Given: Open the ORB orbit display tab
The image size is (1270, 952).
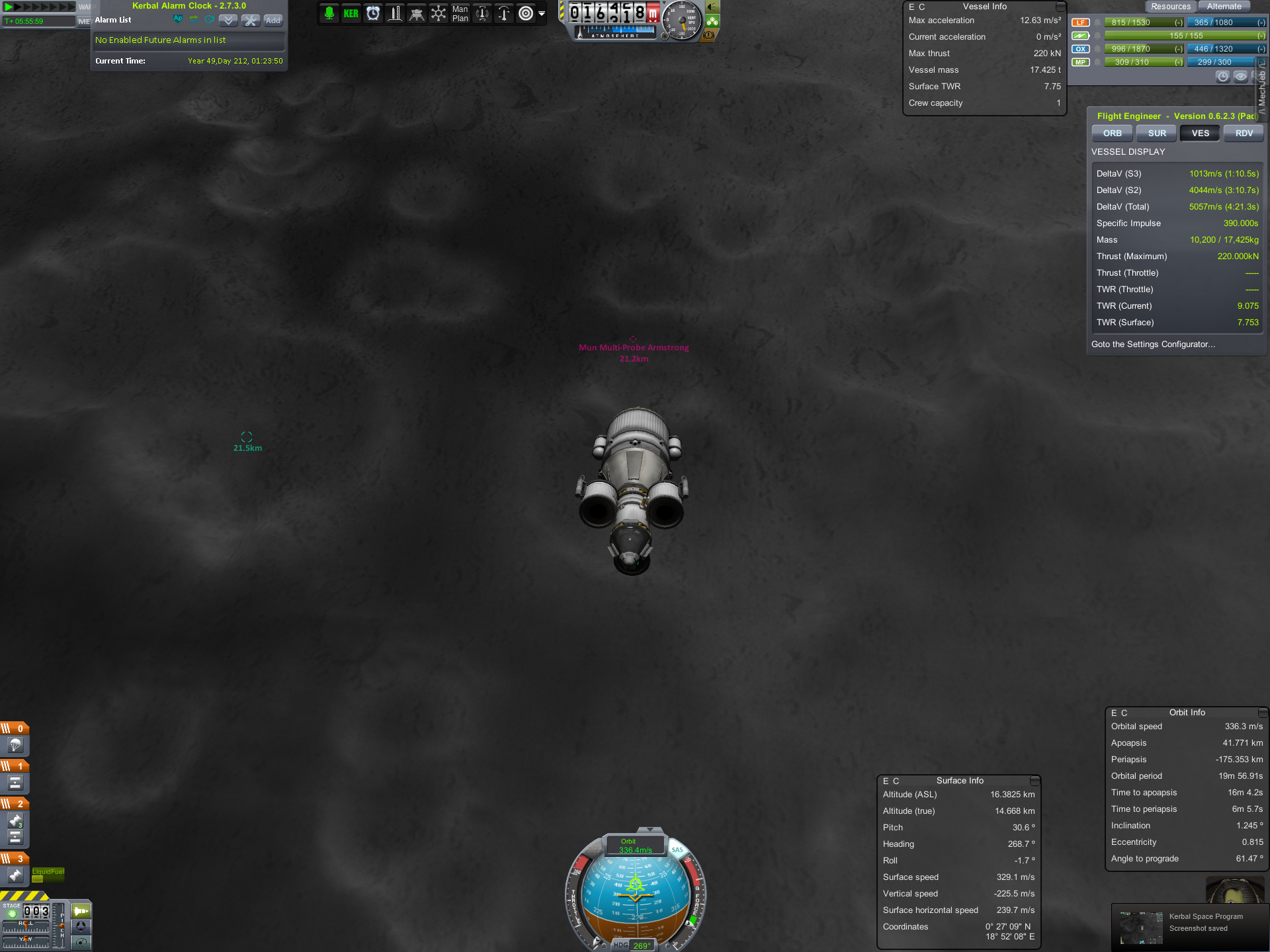Looking at the screenshot, I should 1112,134.
